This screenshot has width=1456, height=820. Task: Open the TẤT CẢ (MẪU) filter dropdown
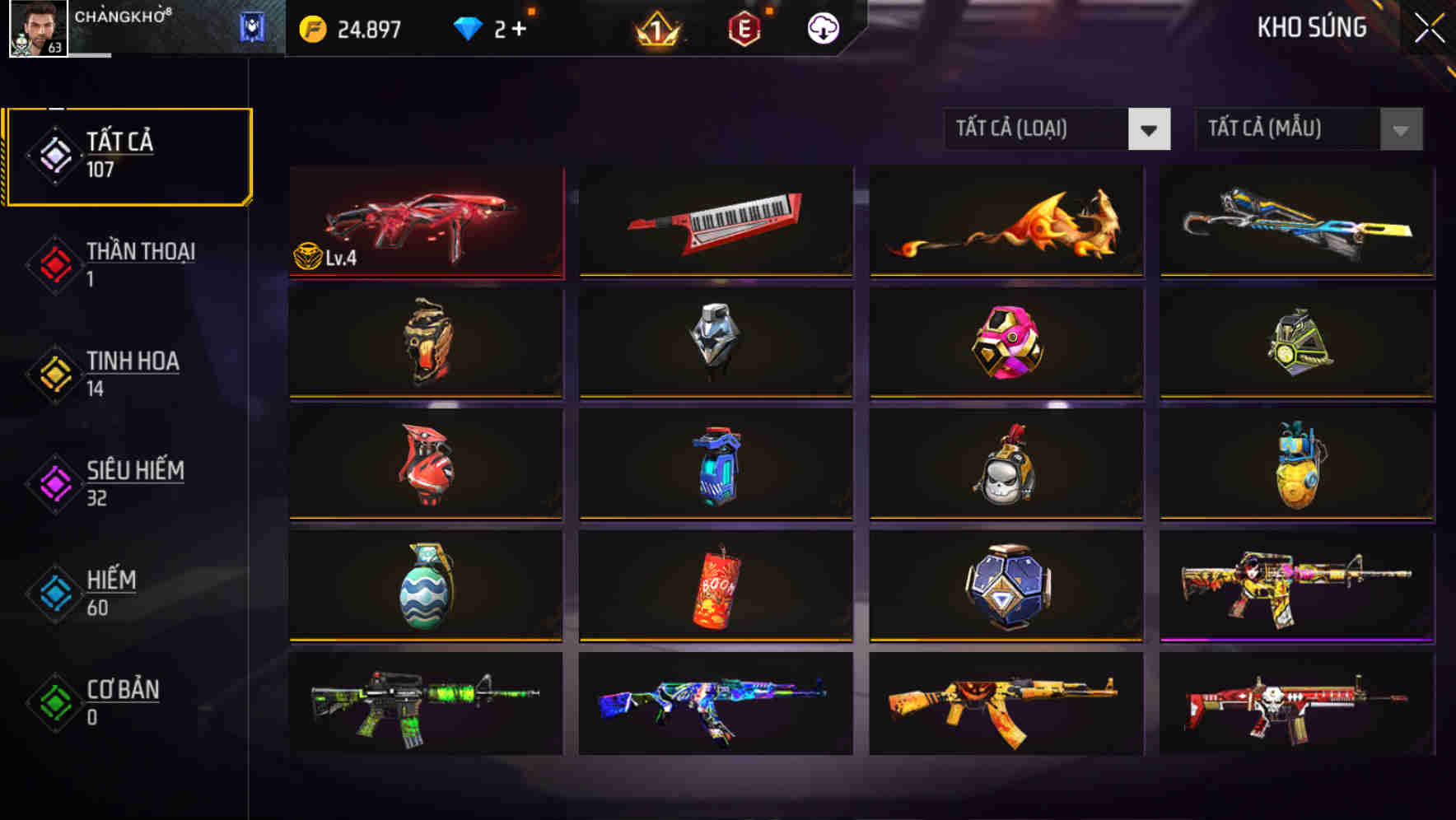1309,129
